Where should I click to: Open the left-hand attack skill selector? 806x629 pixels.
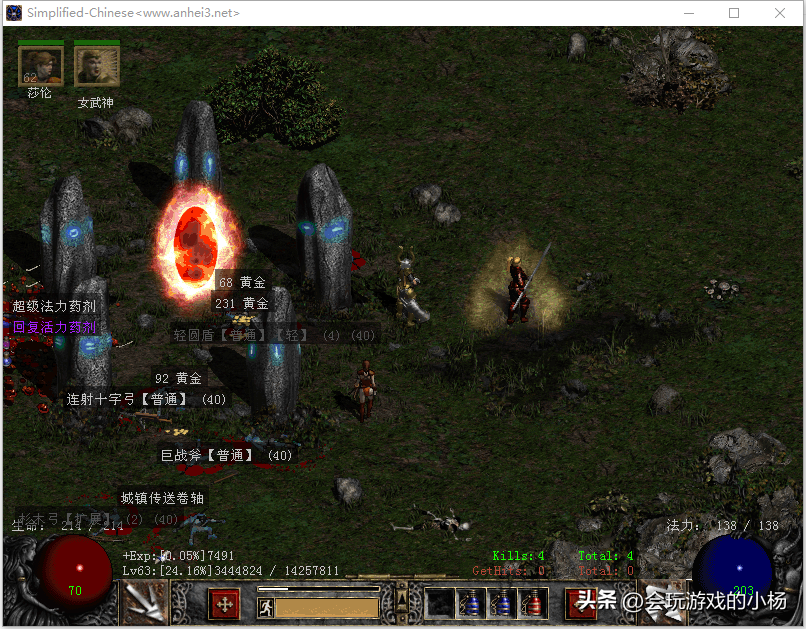tap(146, 602)
